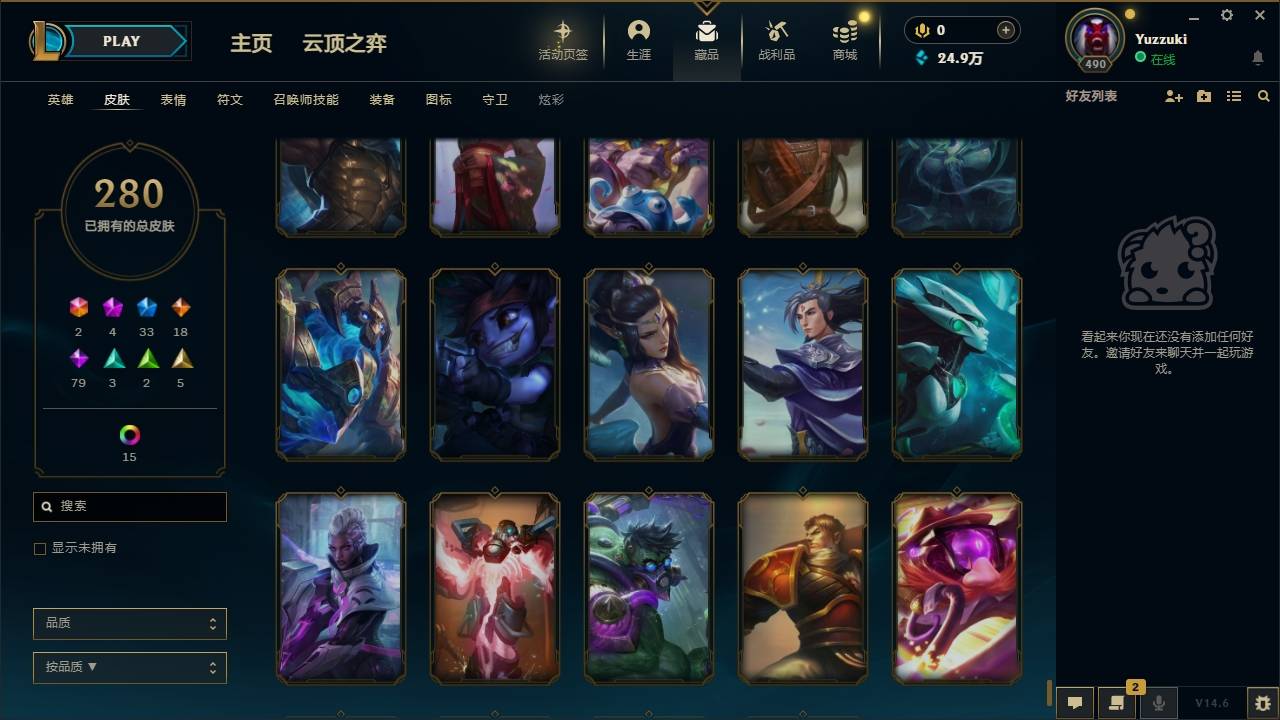The image size is (1280, 720).
Task: Unmute the microphone toggle
Action: point(1158,701)
